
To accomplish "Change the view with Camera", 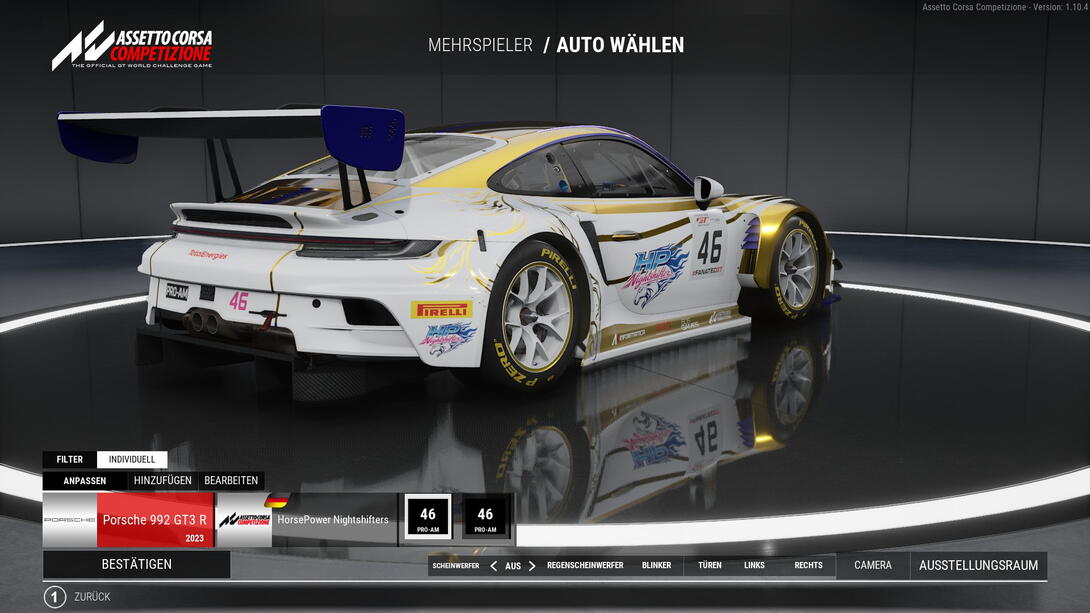I will point(873,566).
